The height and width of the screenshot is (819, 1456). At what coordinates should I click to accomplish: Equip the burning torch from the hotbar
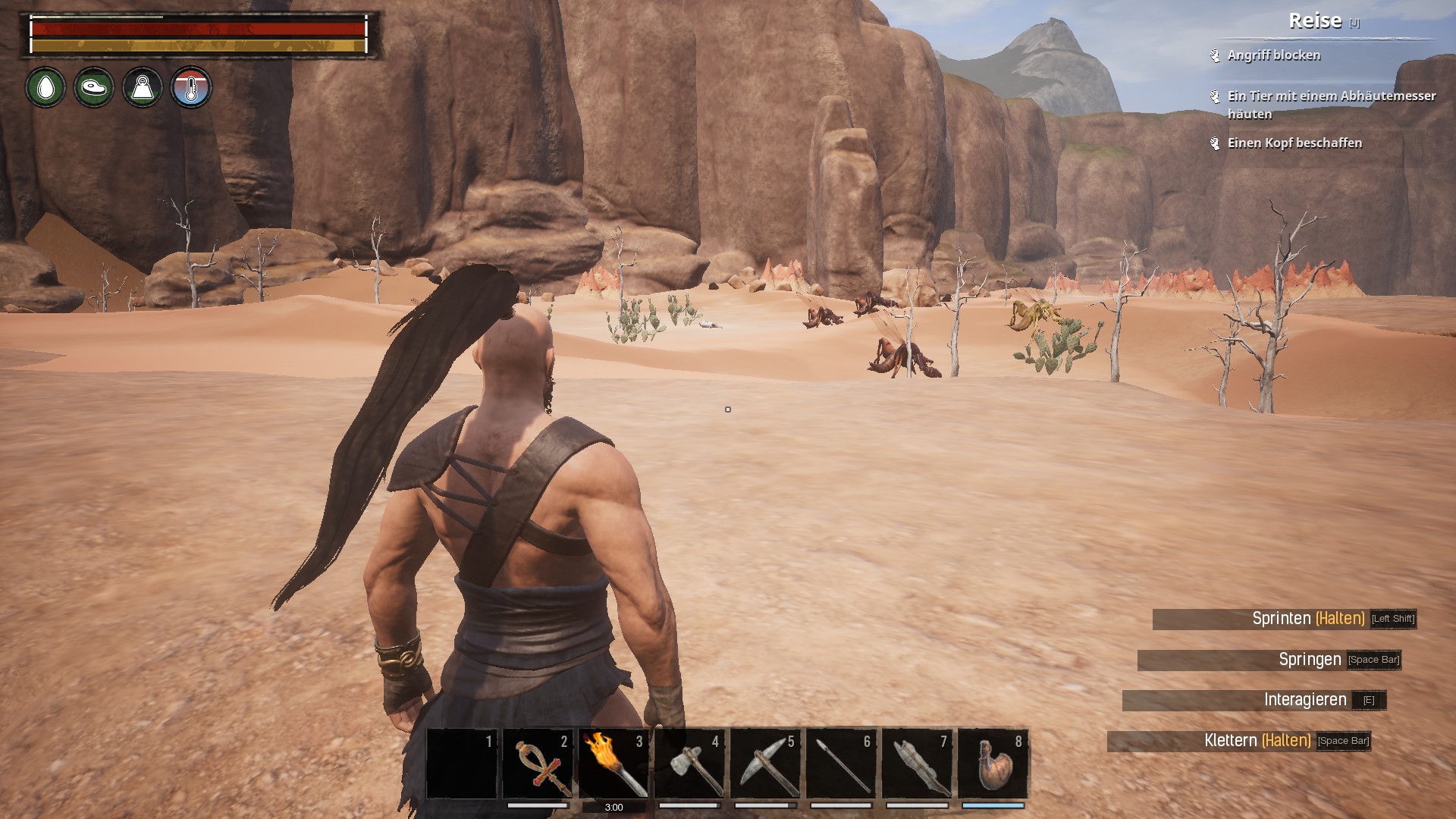pyautogui.click(x=613, y=764)
